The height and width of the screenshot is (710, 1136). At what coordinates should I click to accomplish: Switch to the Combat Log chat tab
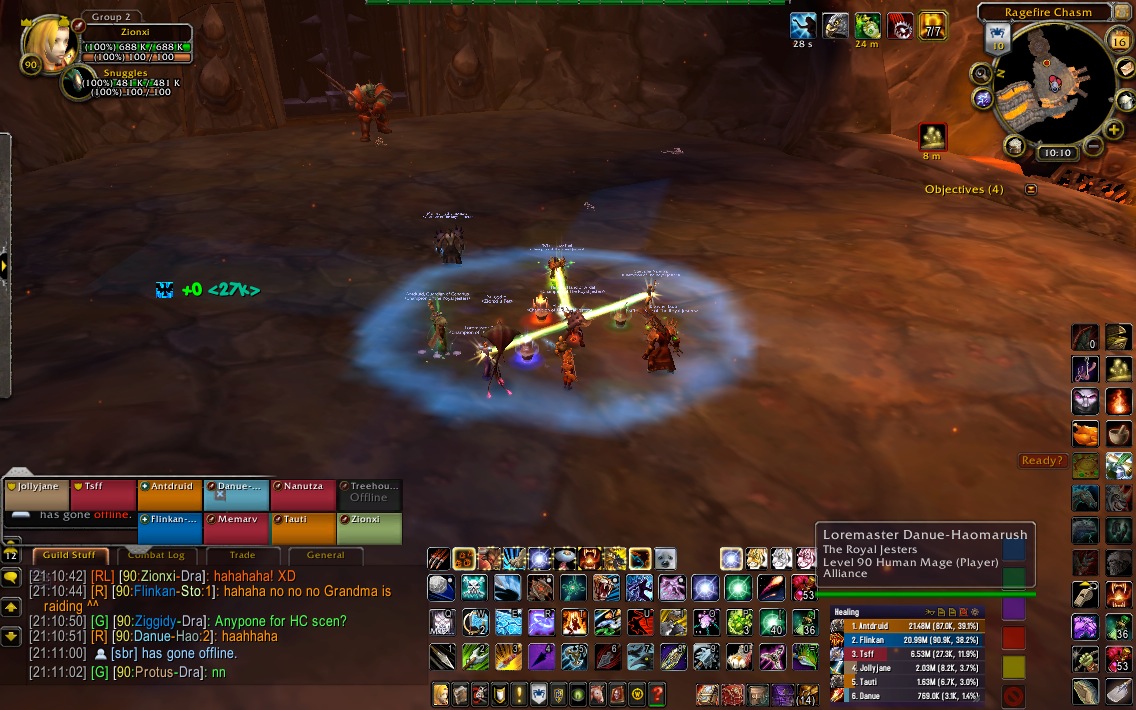click(154, 555)
